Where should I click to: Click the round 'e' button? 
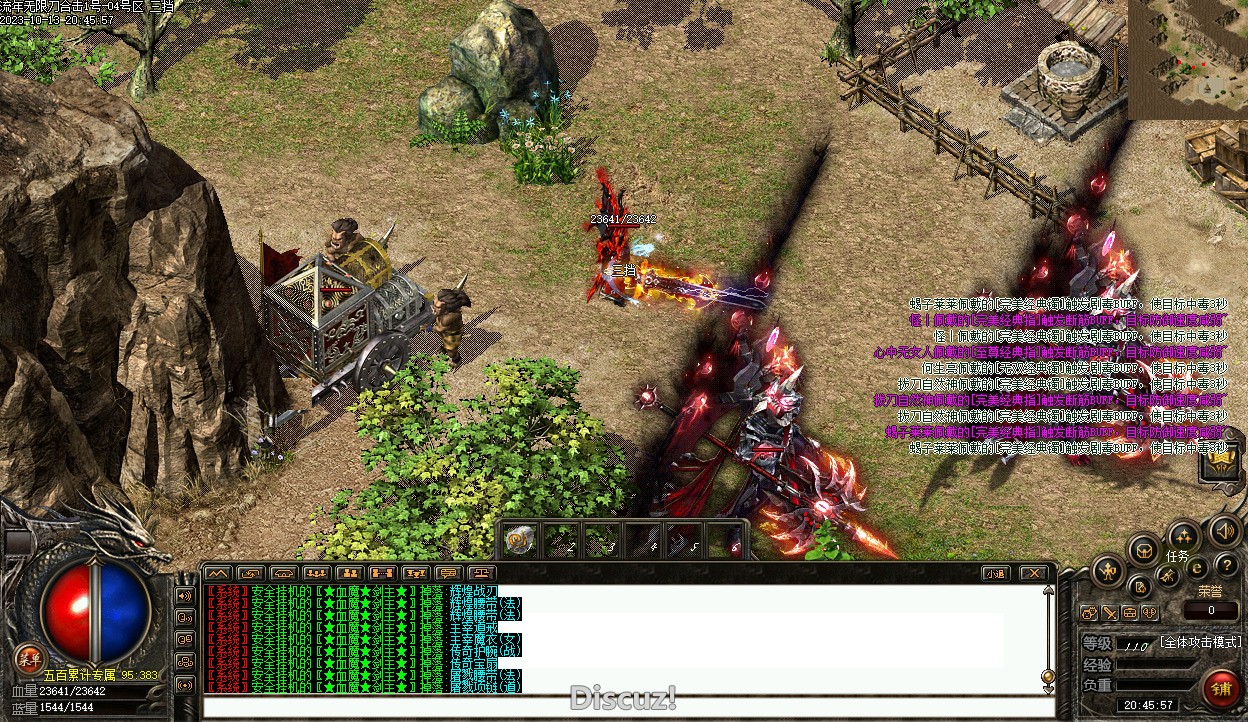click(x=1197, y=569)
